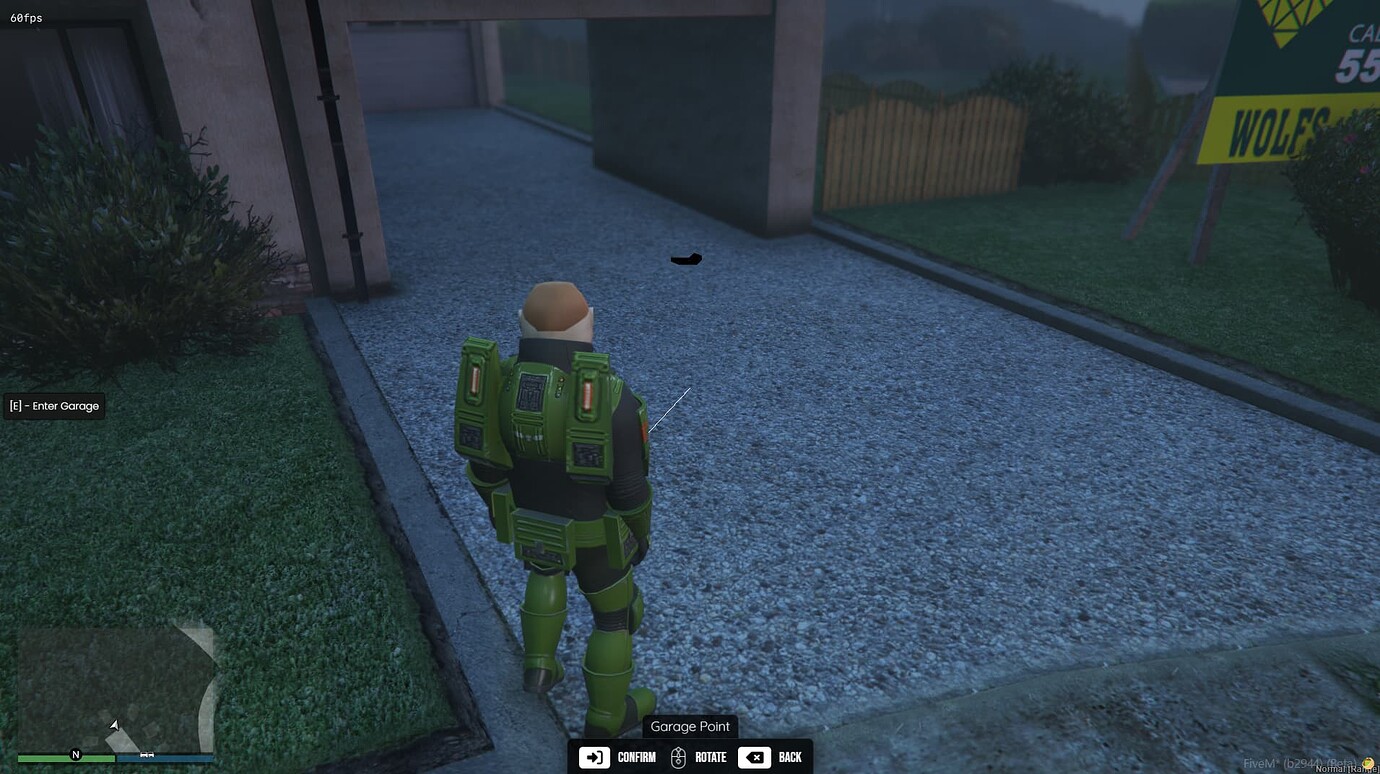Image resolution: width=1380 pixels, height=774 pixels.
Task: Click the 60fps counter overlay
Action: pyautogui.click(x=27, y=17)
